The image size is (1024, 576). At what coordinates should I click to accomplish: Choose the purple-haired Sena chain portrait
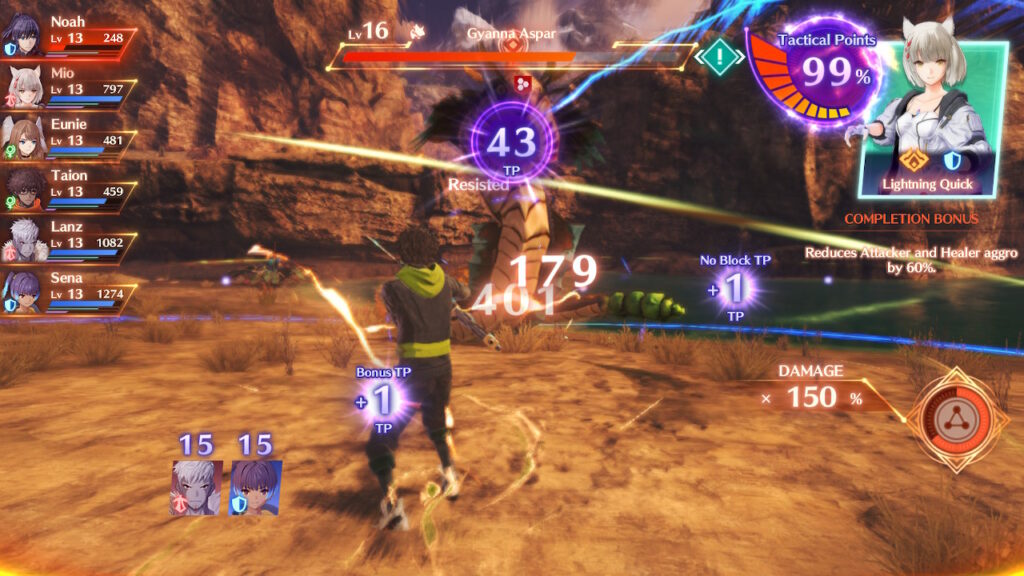256,488
